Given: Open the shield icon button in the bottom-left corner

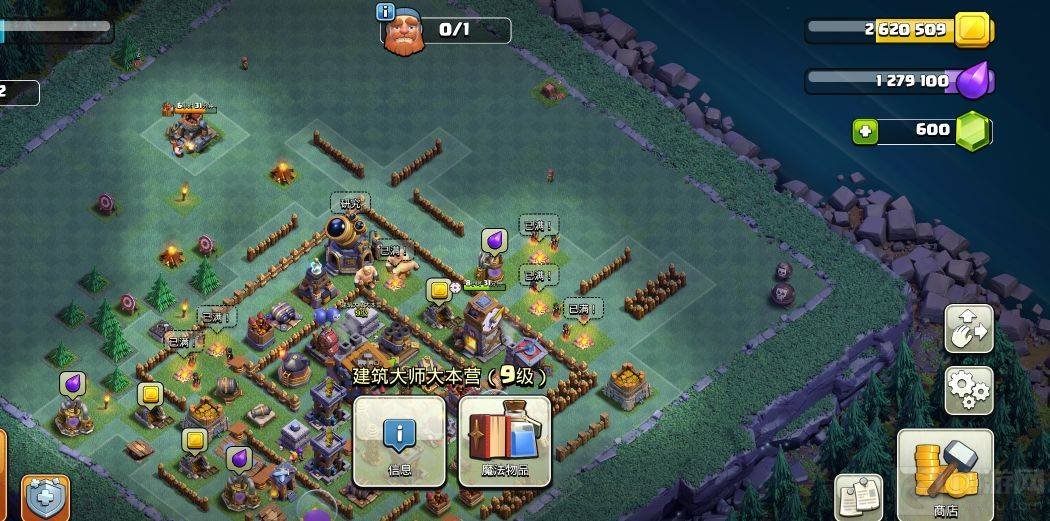Looking at the screenshot, I should point(46,497).
